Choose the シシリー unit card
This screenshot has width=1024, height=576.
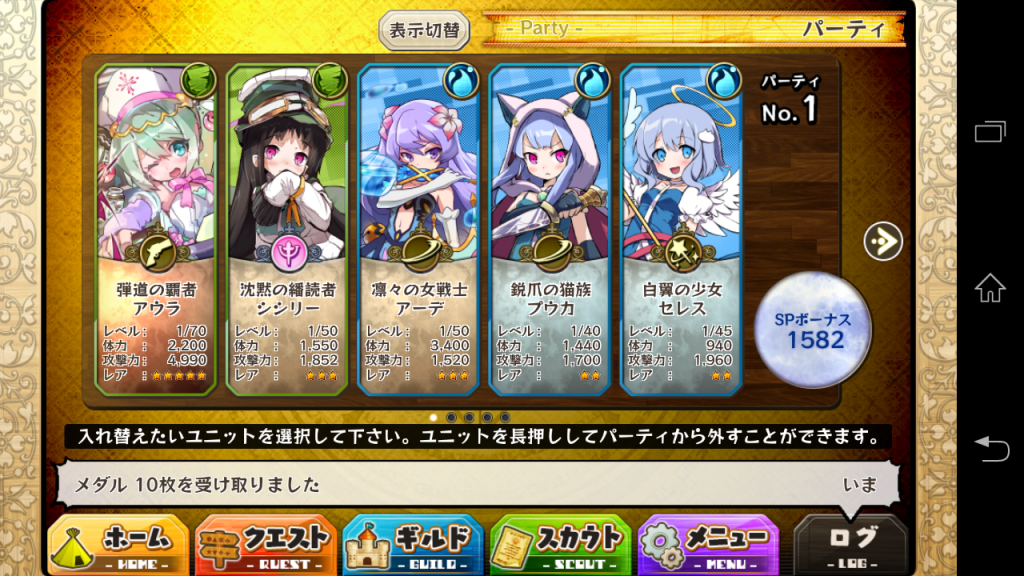coord(287,228)
